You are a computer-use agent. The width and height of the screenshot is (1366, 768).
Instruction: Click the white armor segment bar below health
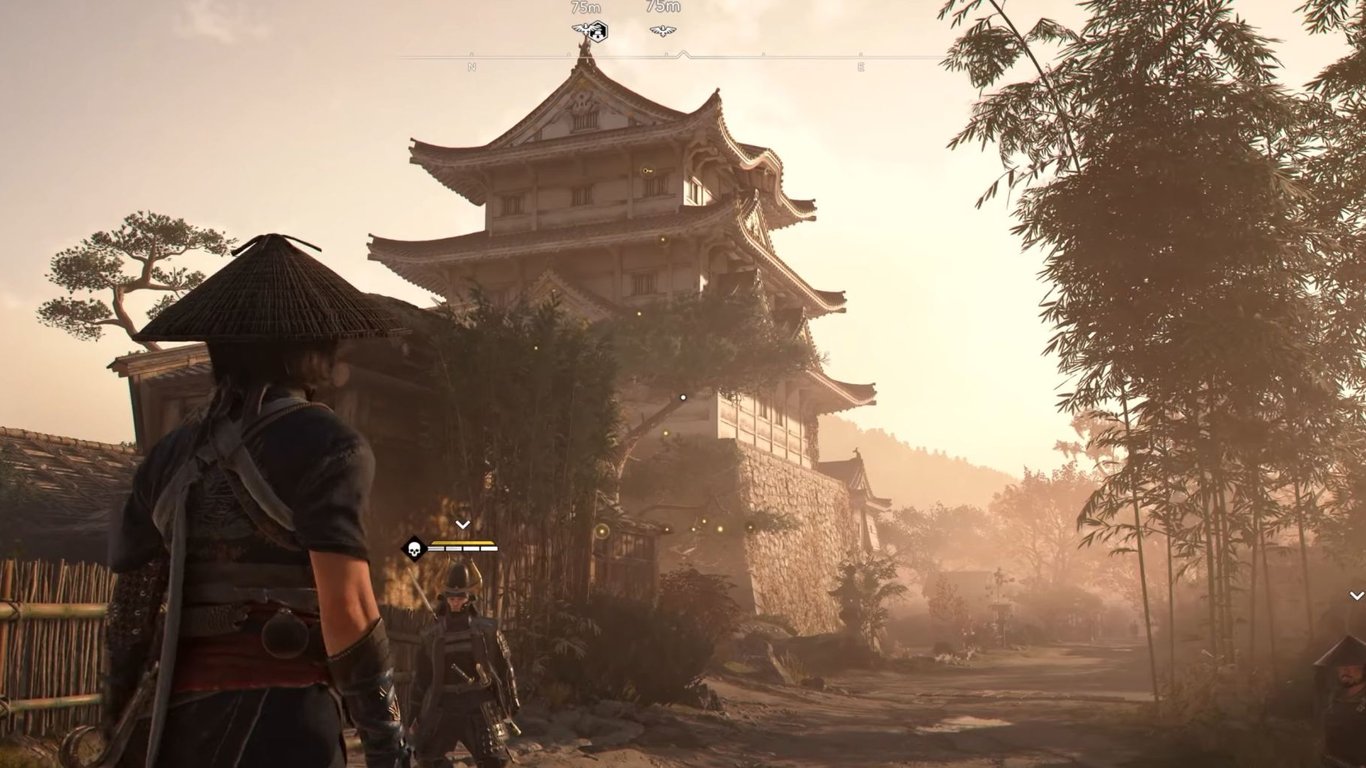pos(463,548)
